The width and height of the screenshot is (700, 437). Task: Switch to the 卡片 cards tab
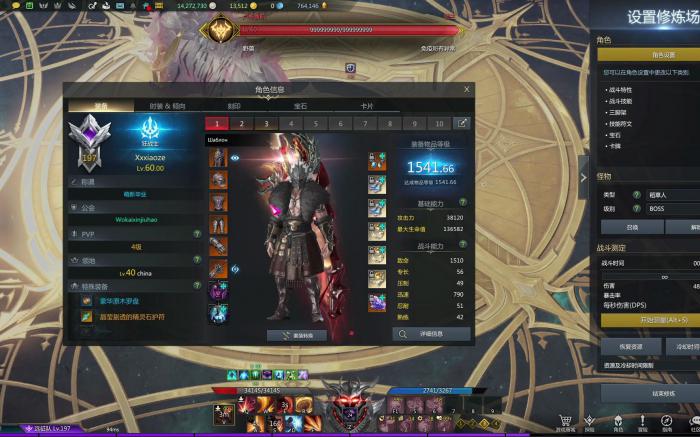367,105
